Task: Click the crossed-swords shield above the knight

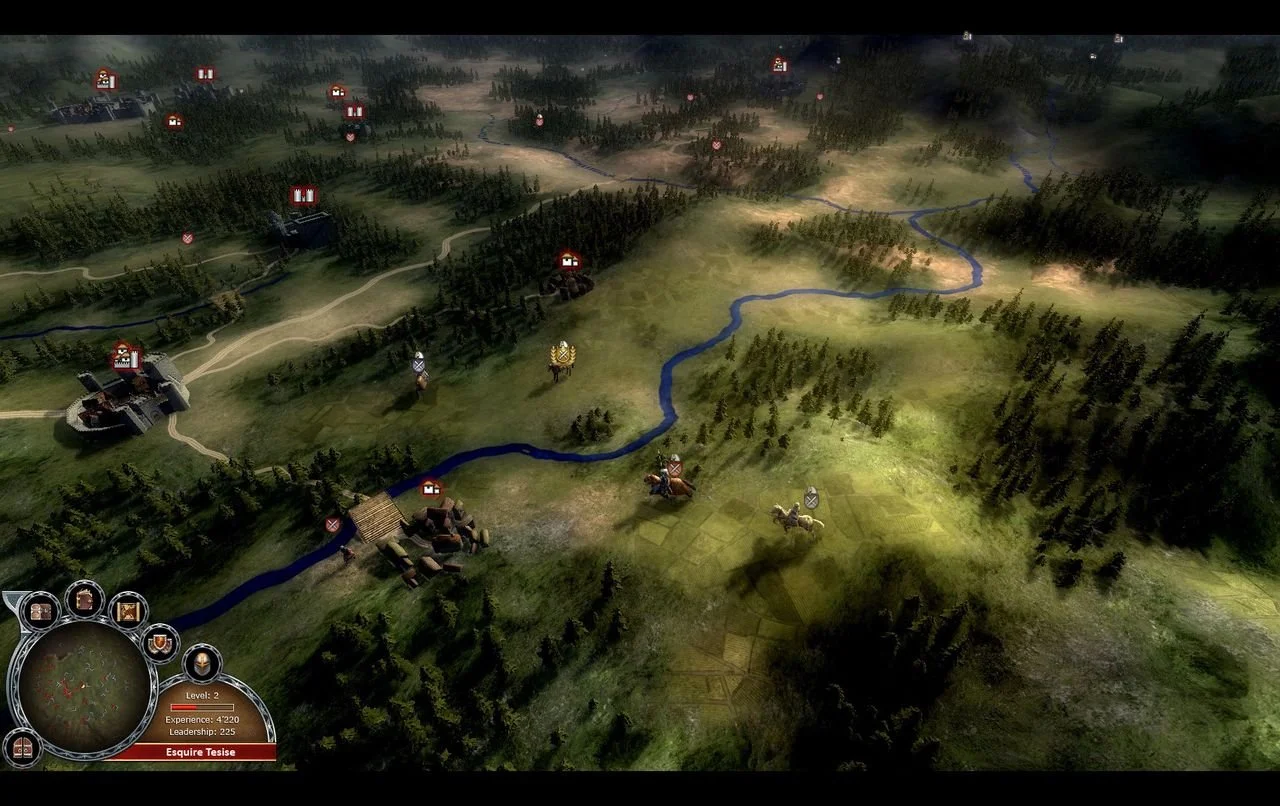Action: click(674, 466)
